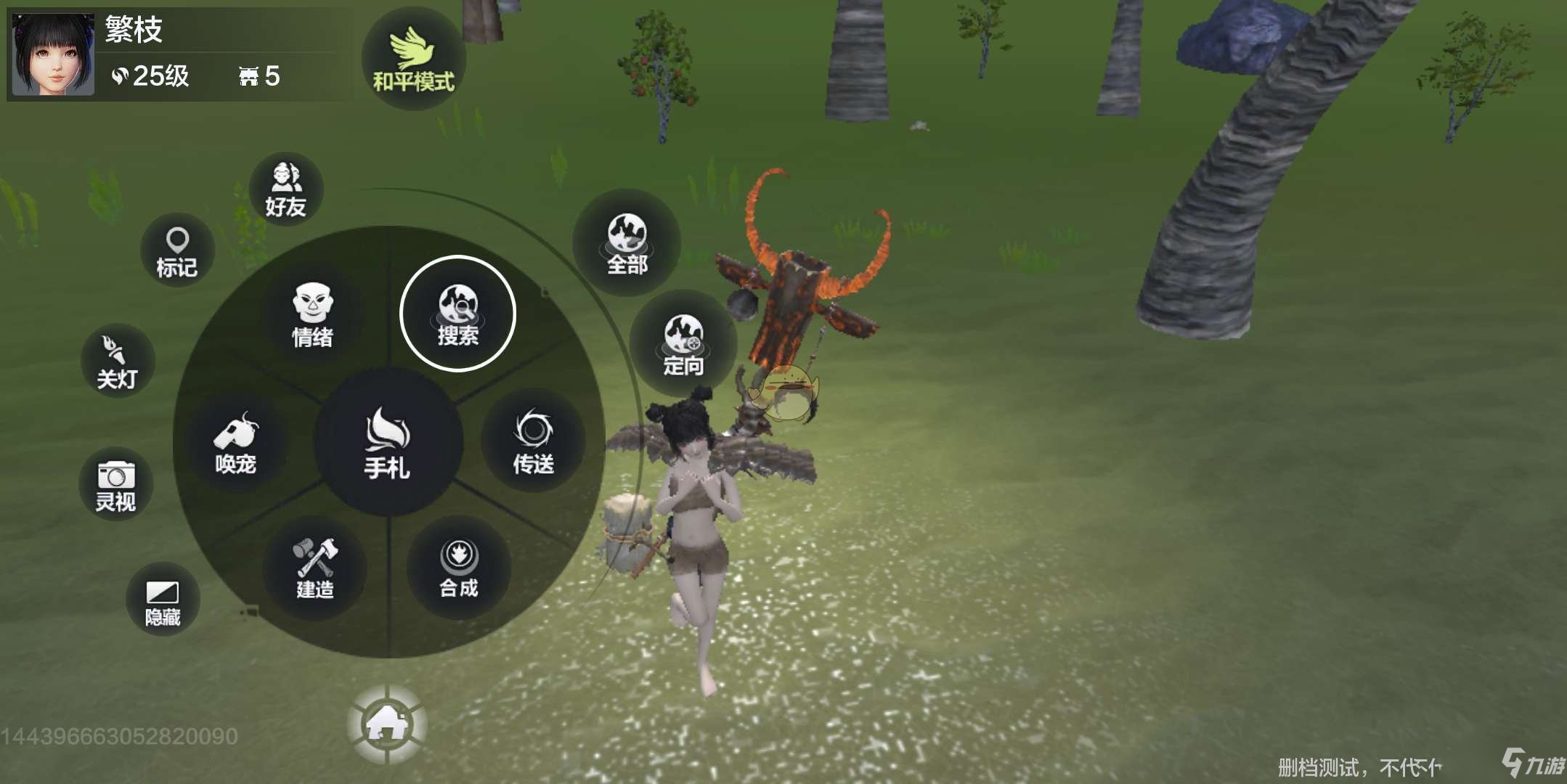Open the 建造 building menu
The image size is (1567, 784).
[x=315, y=568]
